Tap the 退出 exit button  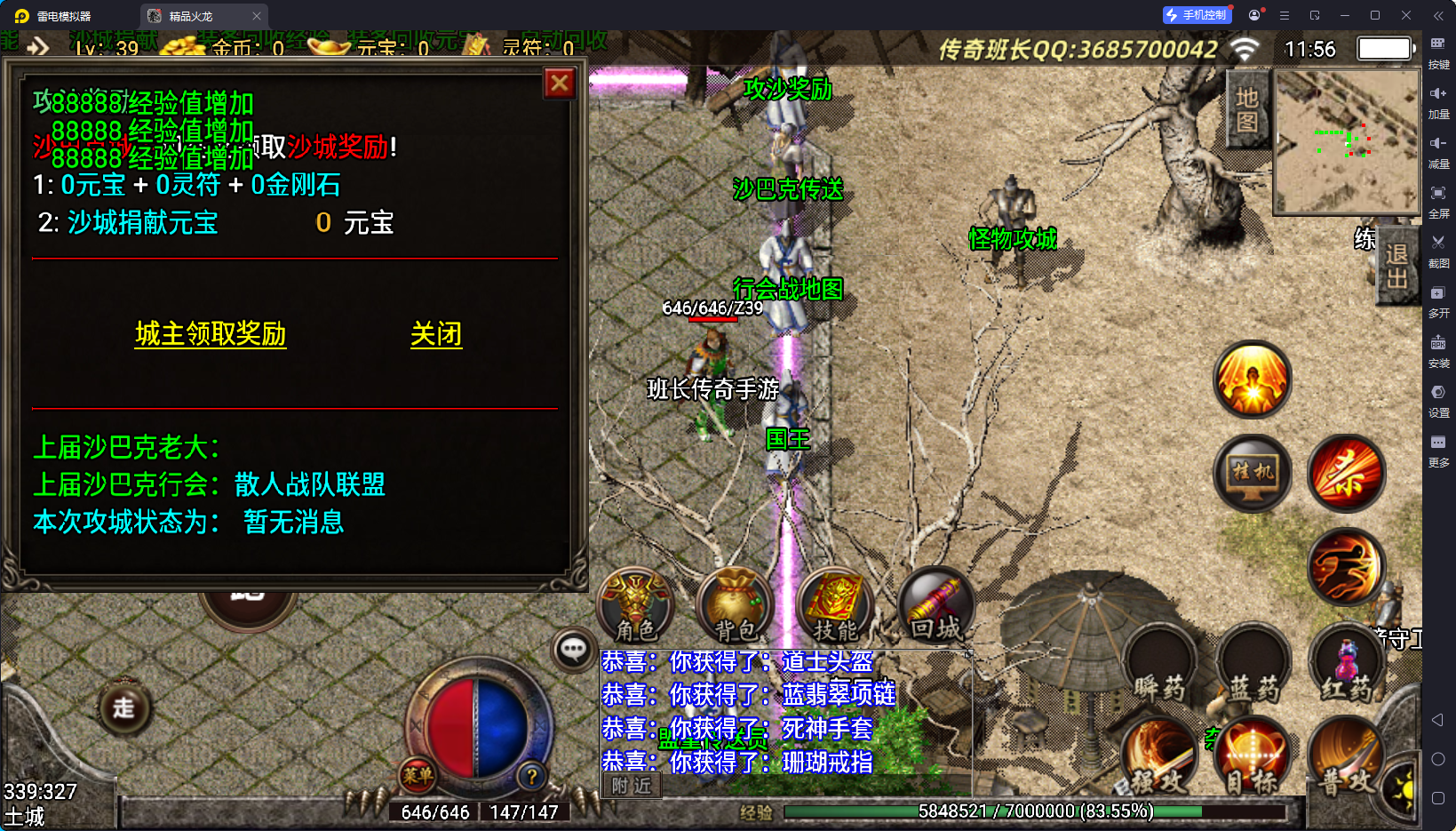coord(1396,267)
